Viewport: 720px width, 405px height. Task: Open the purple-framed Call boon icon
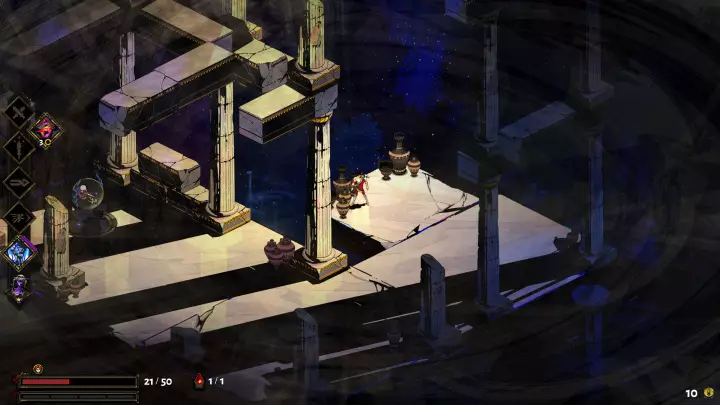[19, 252]
